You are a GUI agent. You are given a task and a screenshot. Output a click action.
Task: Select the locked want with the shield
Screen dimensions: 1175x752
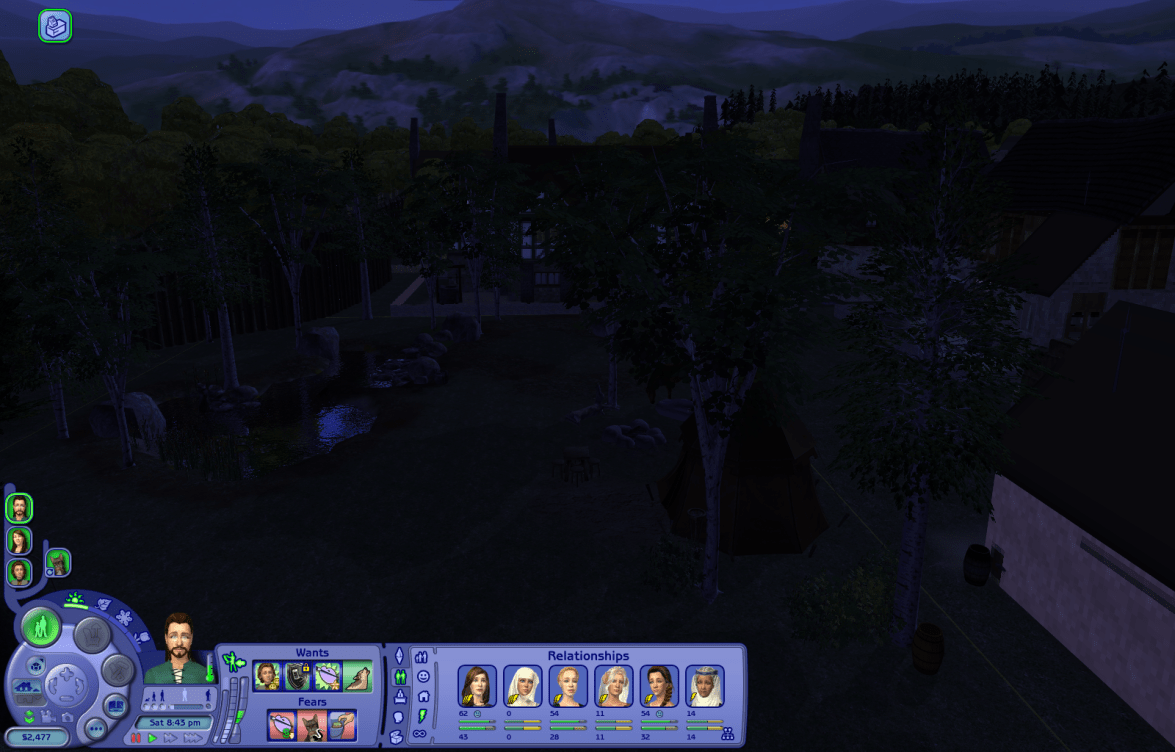pyautogui.click(x=298, y=677)
